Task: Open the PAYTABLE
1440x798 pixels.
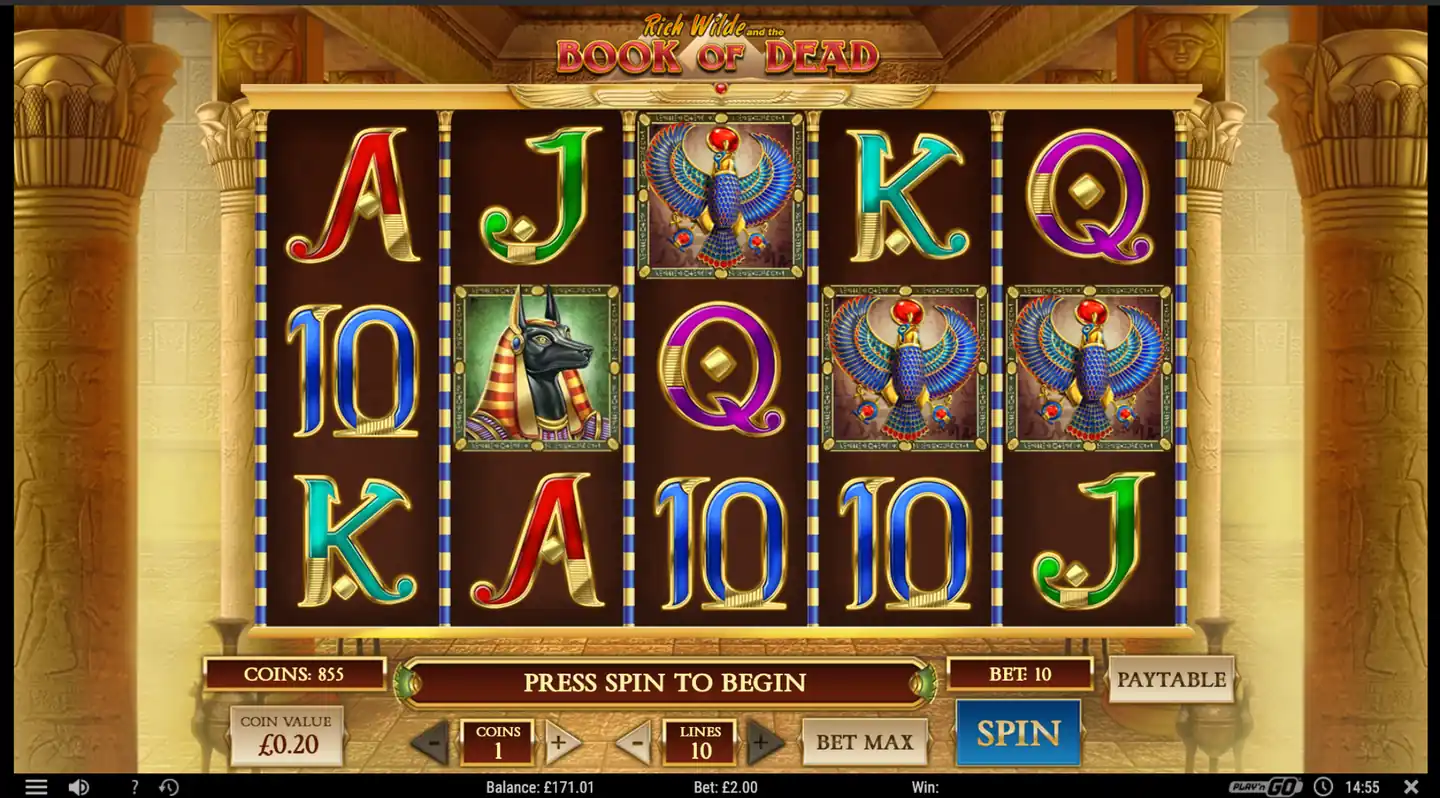Action: (x=1172, y=680)
